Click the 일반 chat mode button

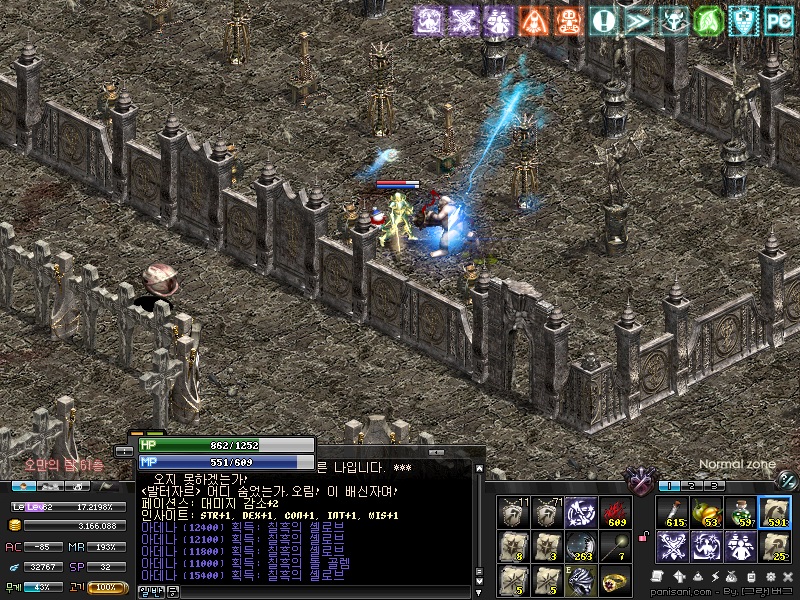(x=148, y=591)
